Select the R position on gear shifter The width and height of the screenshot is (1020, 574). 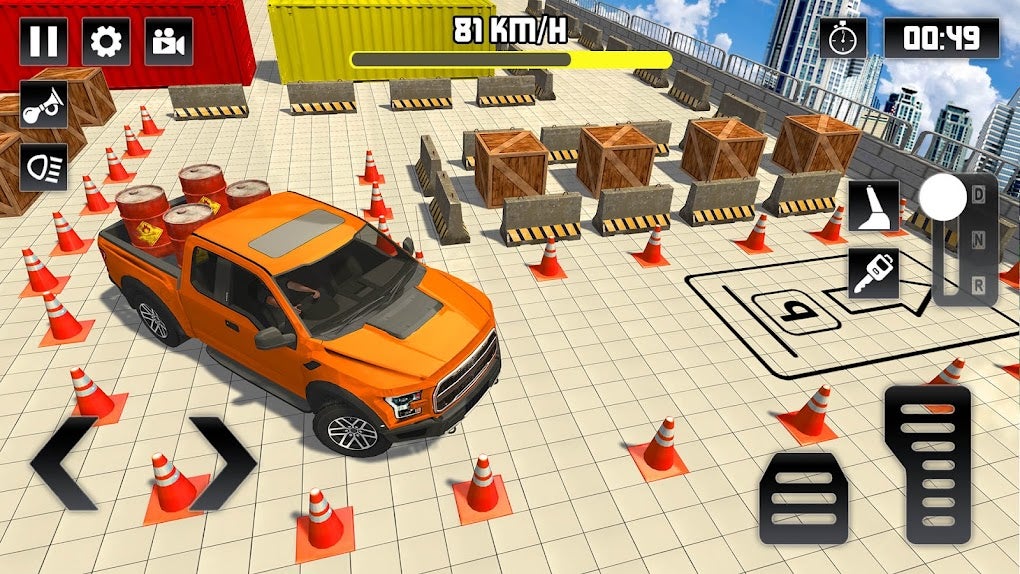tap(978, 284)
